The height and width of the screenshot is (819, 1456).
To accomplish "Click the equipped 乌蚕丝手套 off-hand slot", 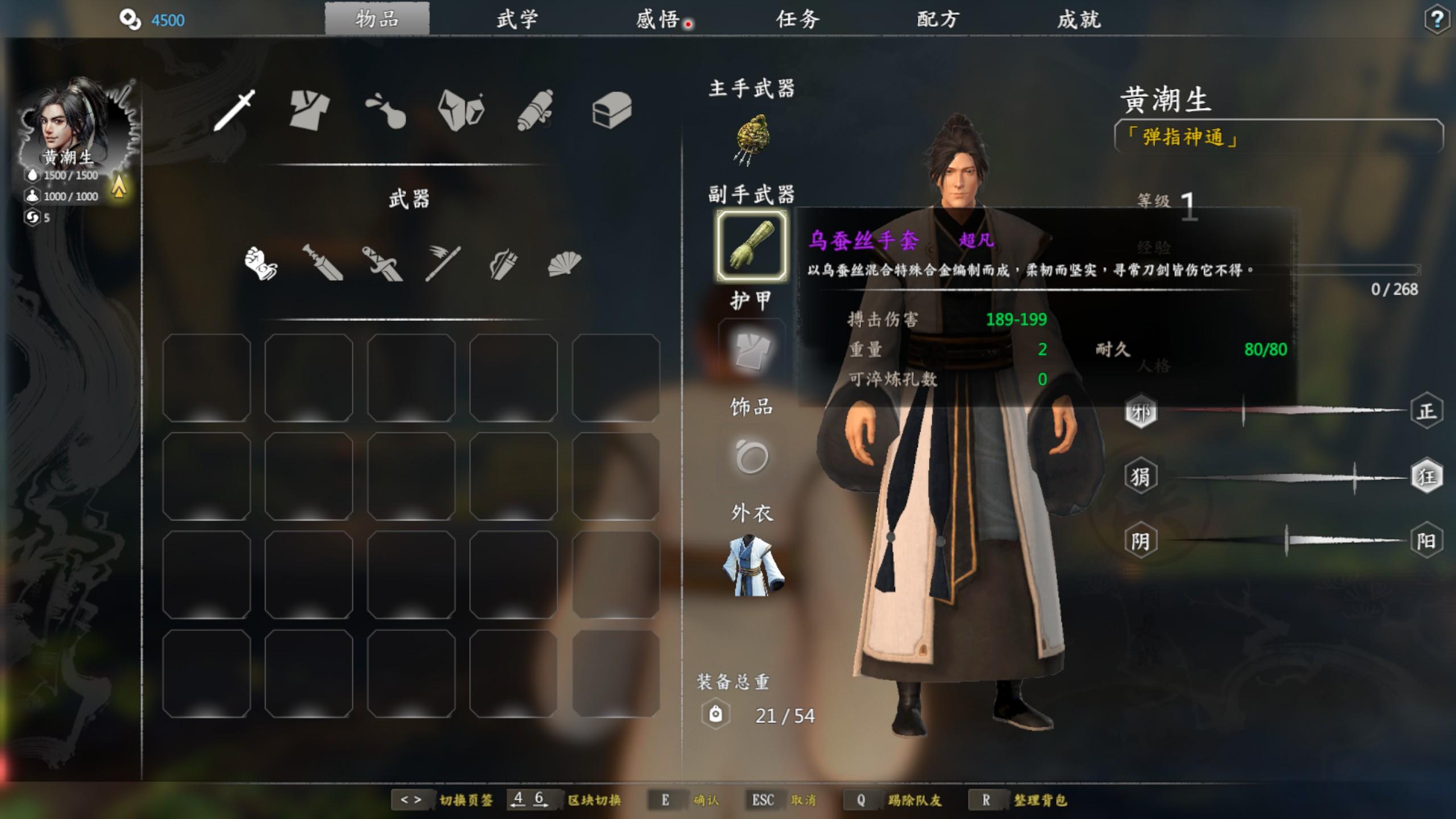I will (752, 246).
